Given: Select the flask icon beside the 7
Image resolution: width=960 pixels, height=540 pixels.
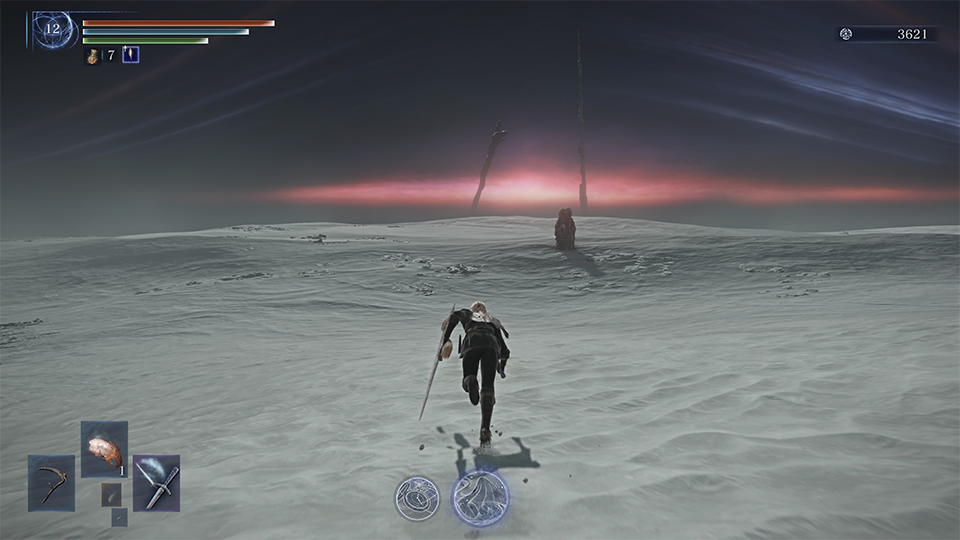Looking at the screenshot, I should (x=92, y=56).
